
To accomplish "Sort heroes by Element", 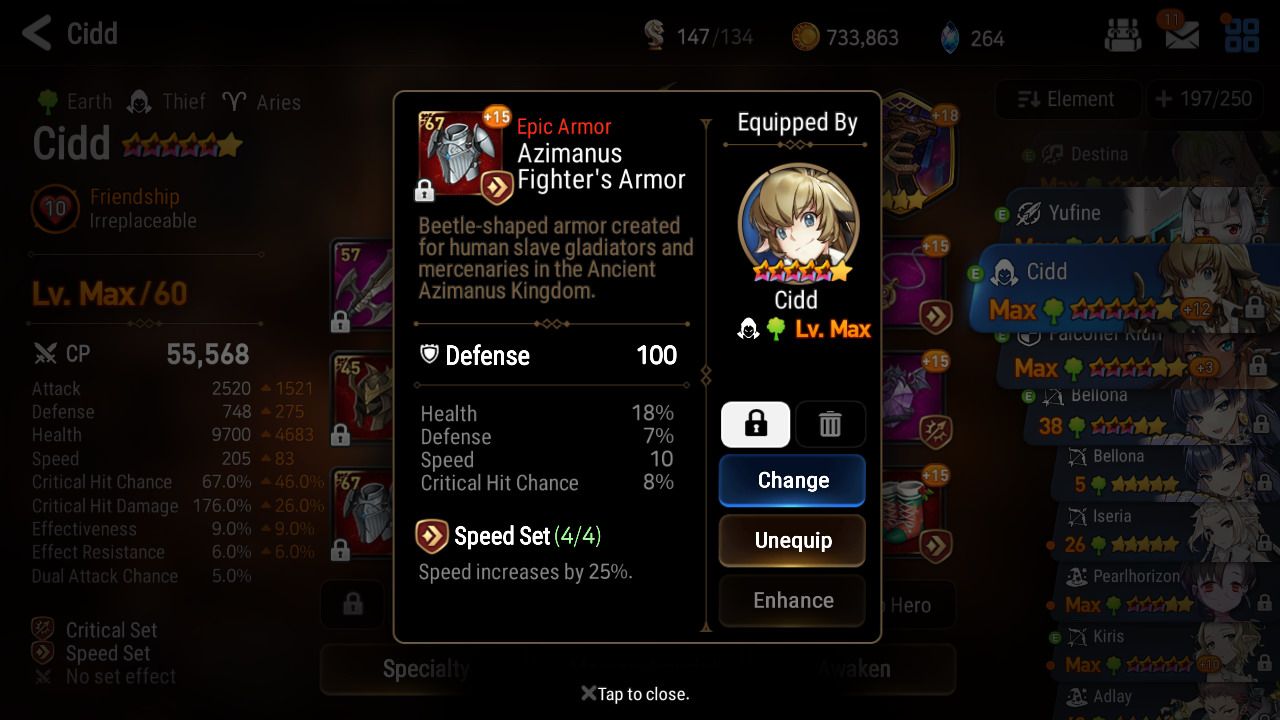I will 1066,99.
